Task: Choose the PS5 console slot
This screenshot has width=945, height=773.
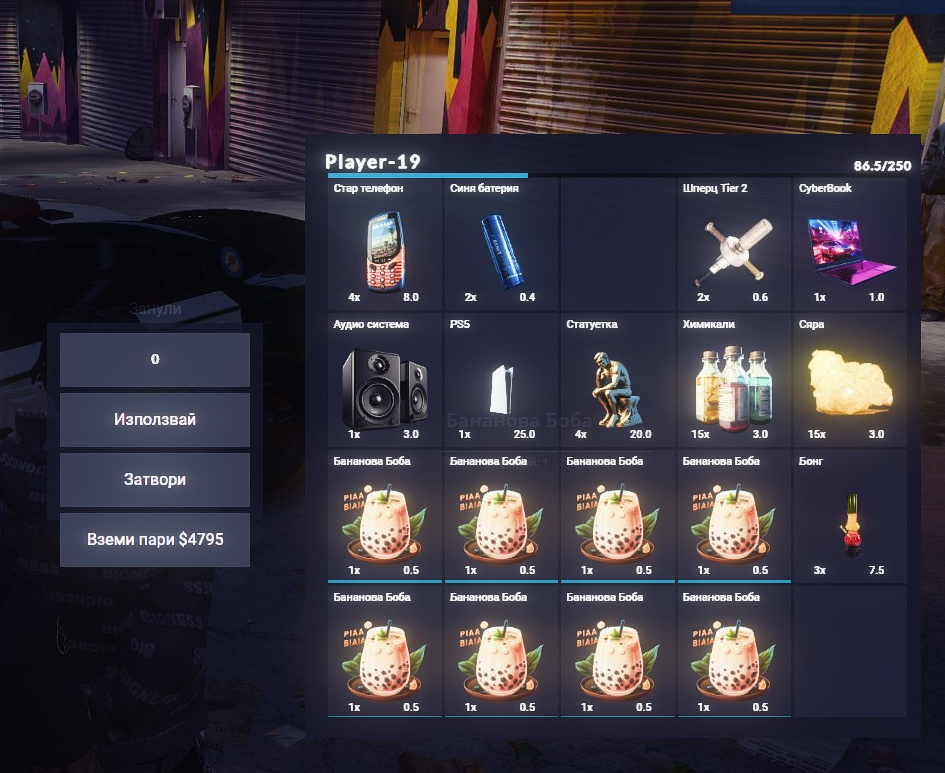Action: tap(500, 381)
